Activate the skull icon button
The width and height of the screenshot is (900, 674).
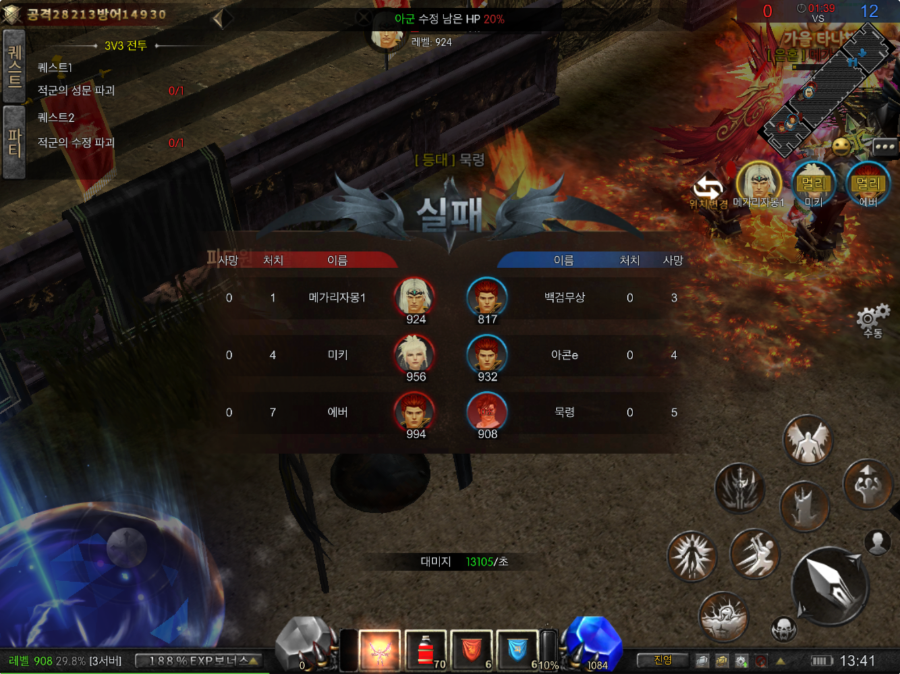click(784, 629)
